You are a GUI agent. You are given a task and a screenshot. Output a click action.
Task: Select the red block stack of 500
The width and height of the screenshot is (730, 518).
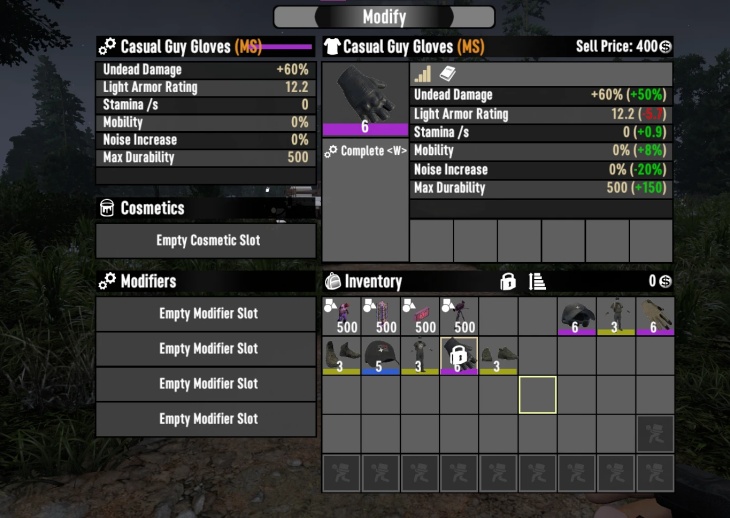point(420,316)
